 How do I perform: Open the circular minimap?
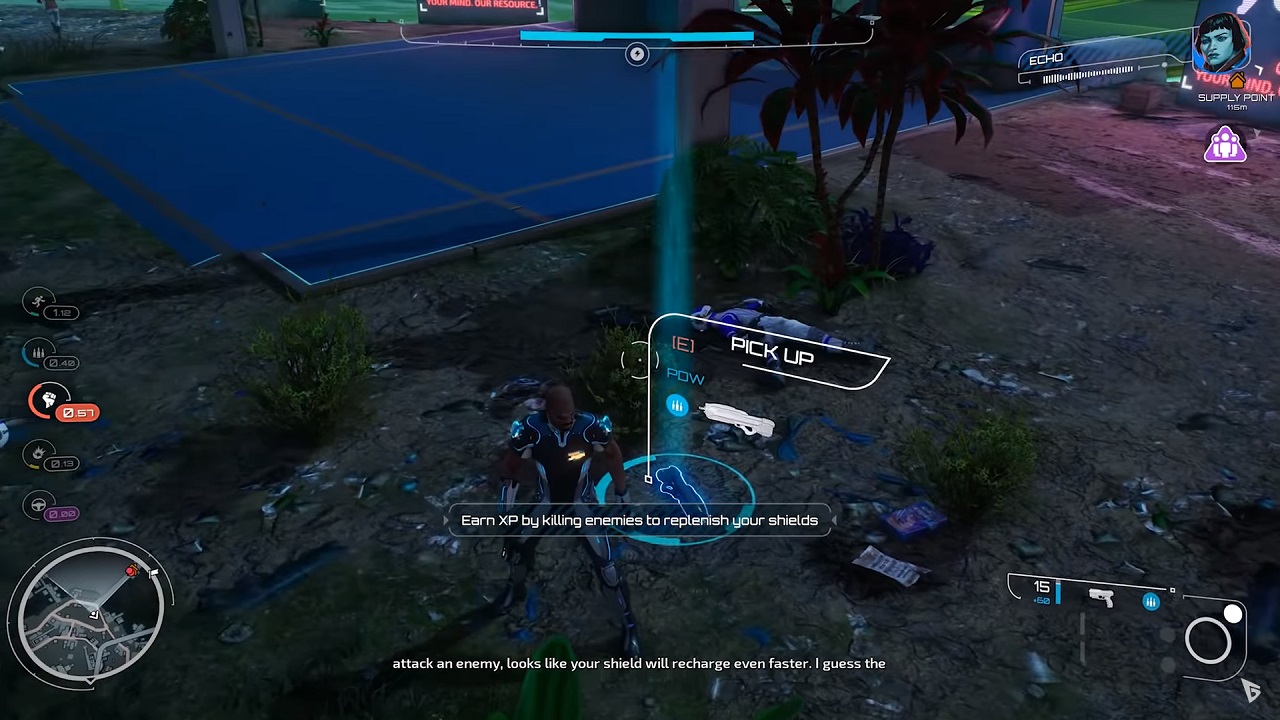(86, 611)
